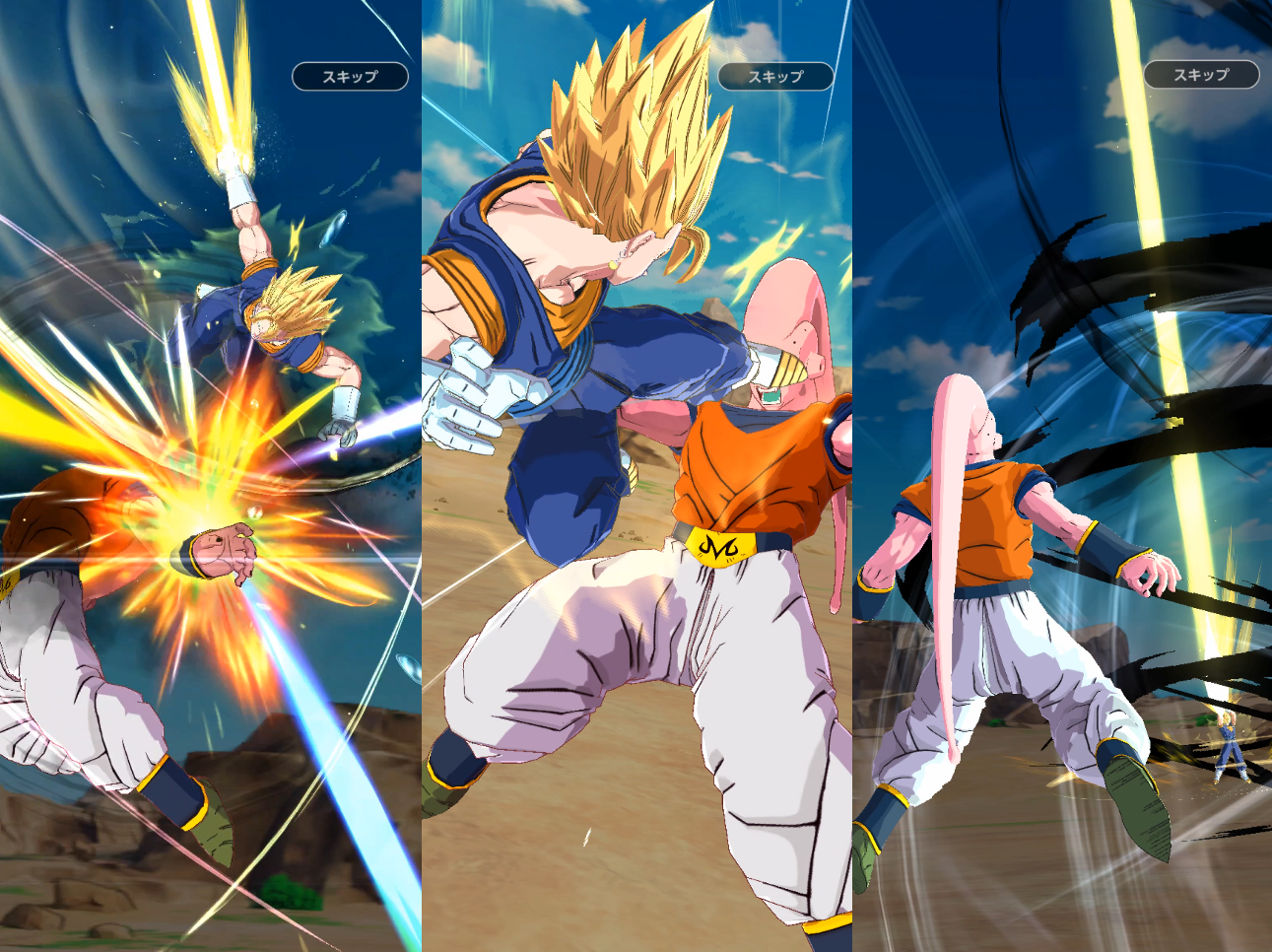
Task: Skip the close-up Vegito kick cutscene
Action: 775,77
